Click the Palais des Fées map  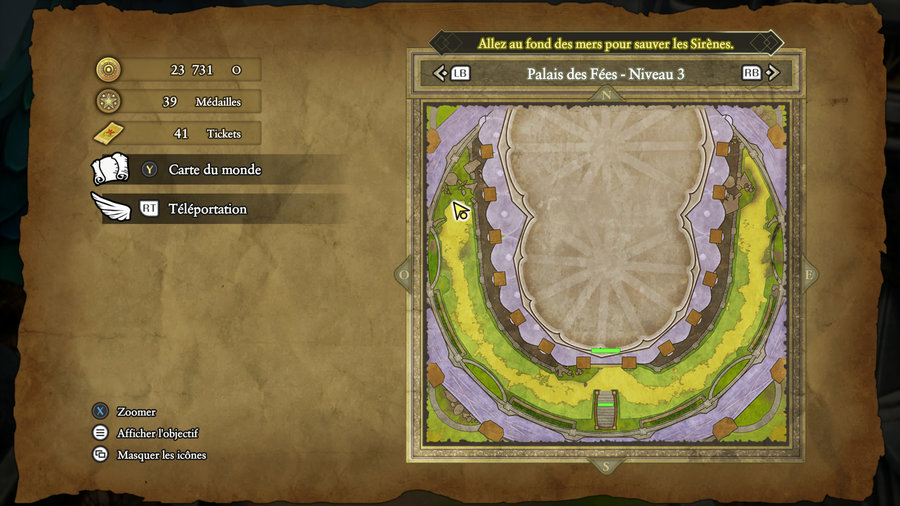[607, 272]
